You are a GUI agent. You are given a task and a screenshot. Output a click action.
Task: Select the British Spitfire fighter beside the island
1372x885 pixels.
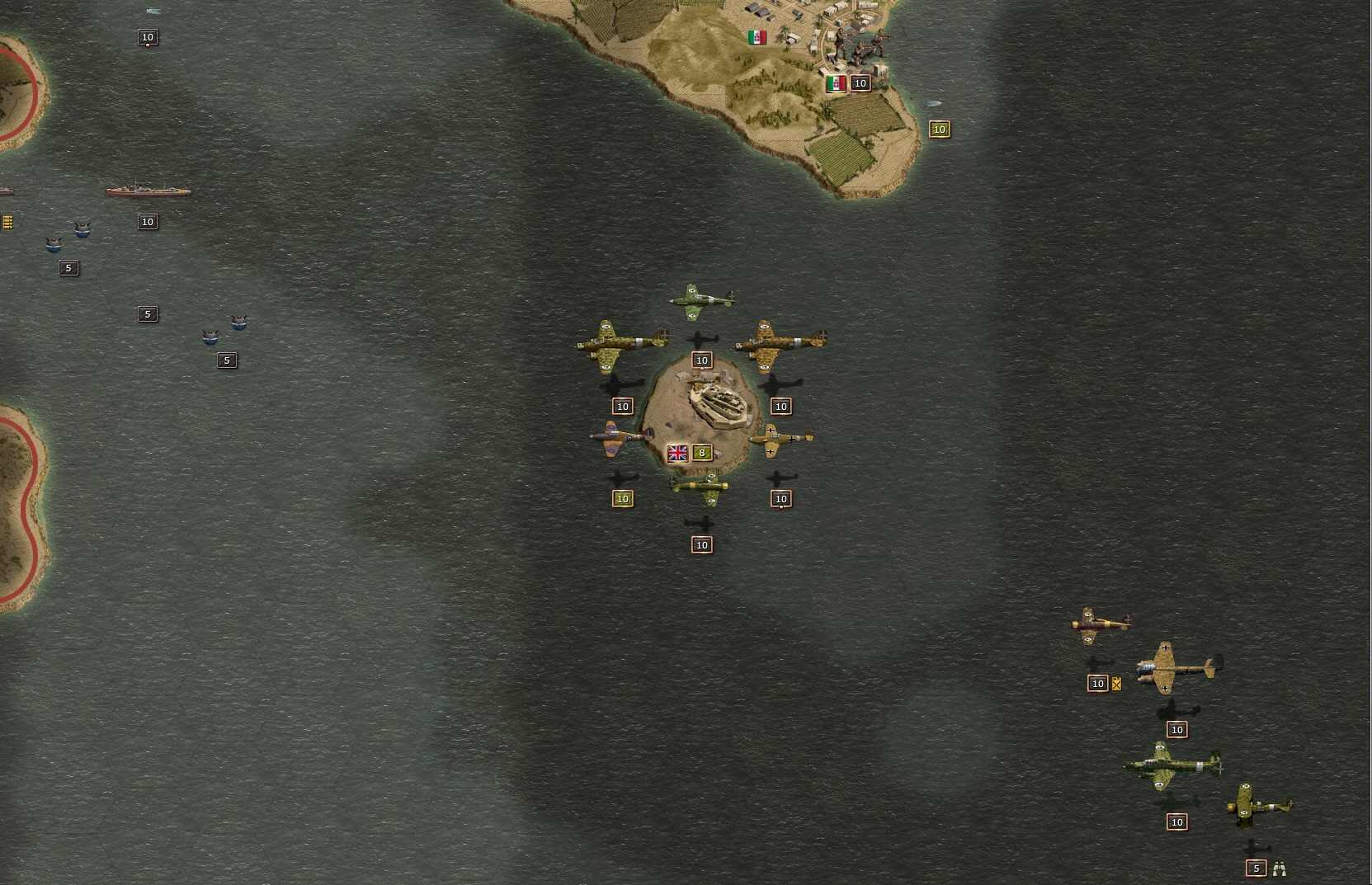click(621, 438)
